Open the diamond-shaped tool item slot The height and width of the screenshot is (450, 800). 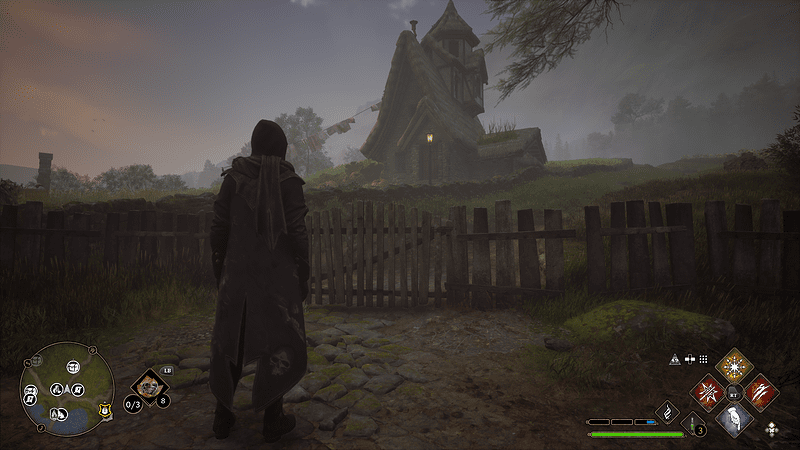click(150, 386)
